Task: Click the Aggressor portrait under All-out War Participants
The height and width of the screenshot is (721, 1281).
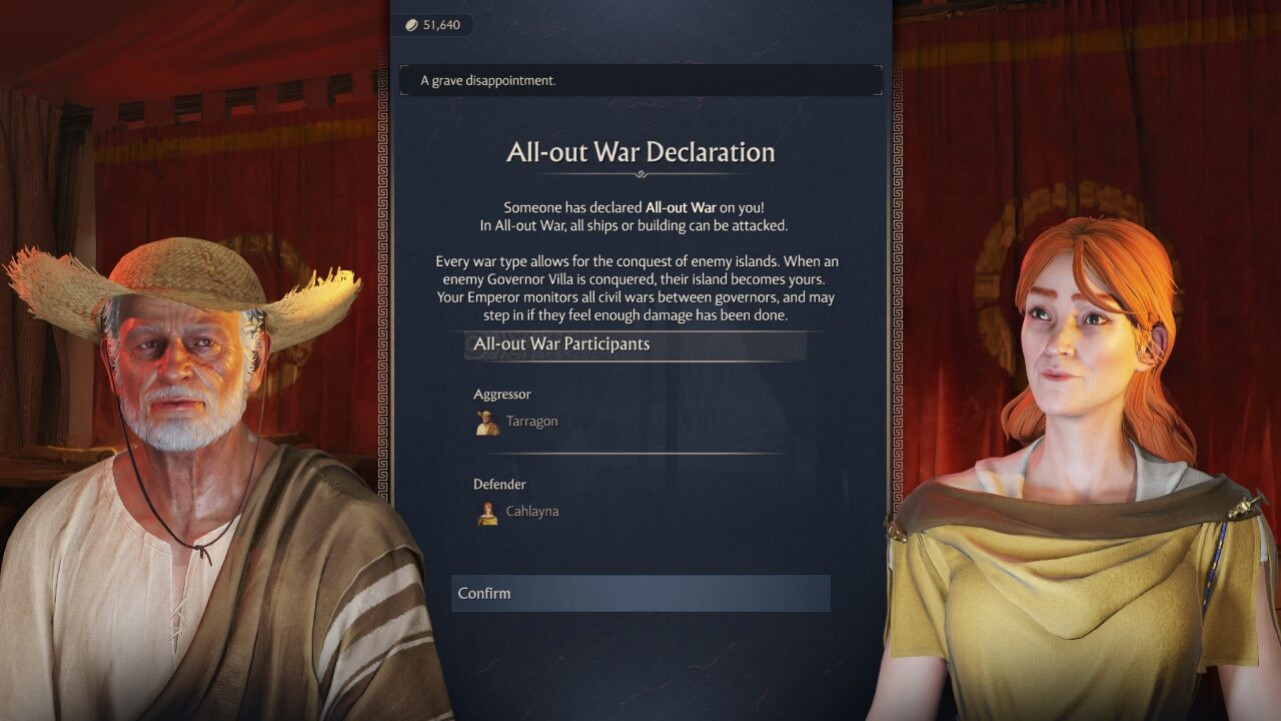Action: pos(487,422)
